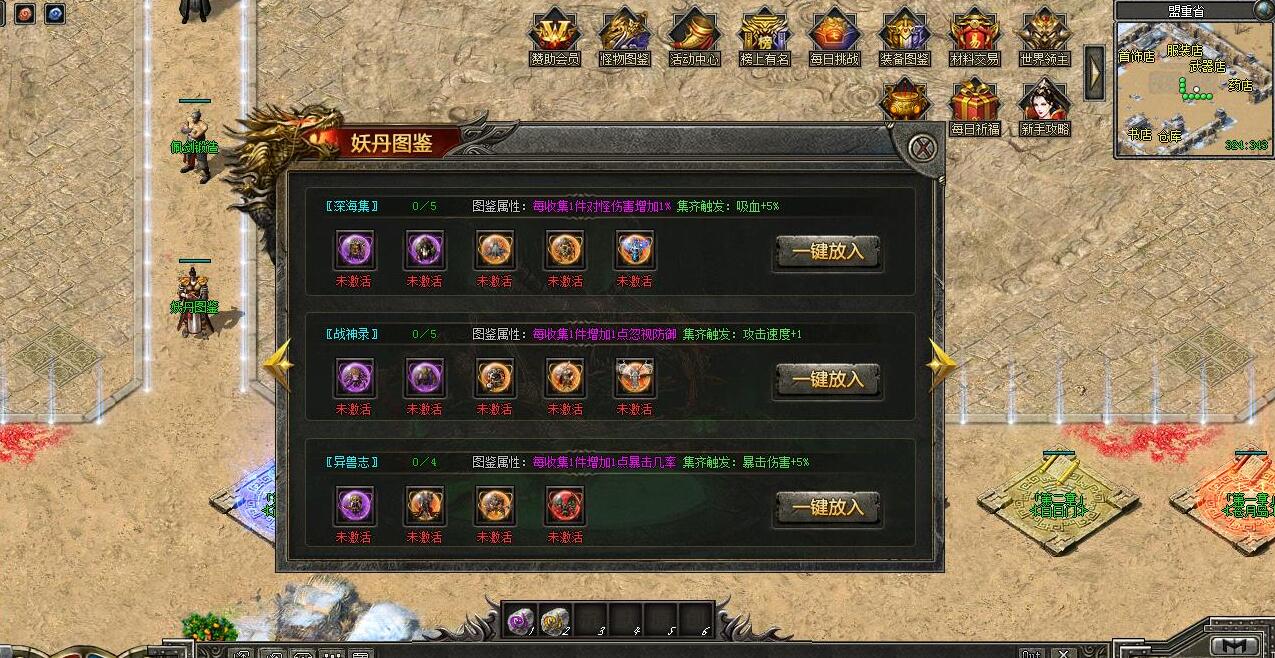Click 一键放入 for the 异兽志 set
Image resolution: width=1275 pixels, height=658 pixels.
[x=827, y=508]
